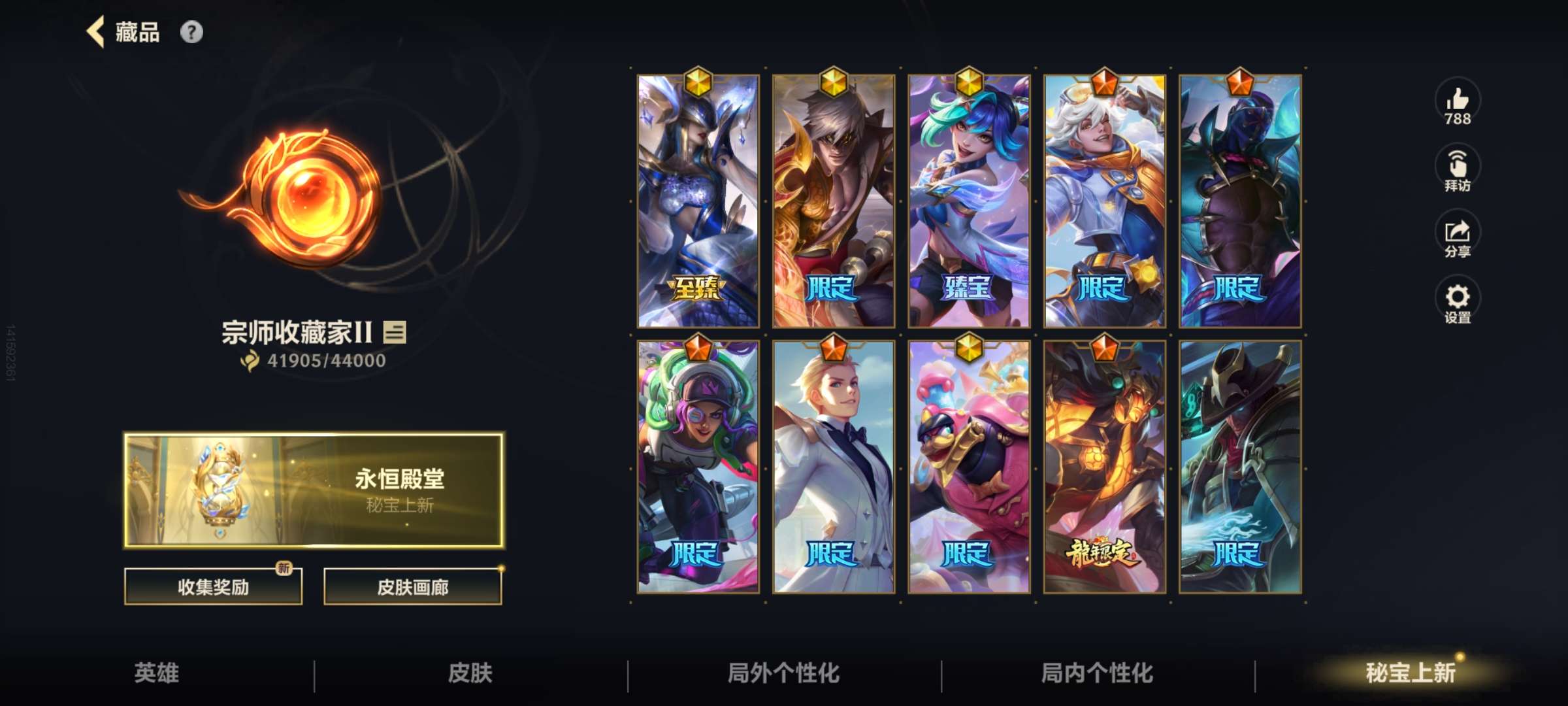Tap the back arrow next to 藏品
Viewport: 1568px width, 706px height.
[x=95, y=32]
